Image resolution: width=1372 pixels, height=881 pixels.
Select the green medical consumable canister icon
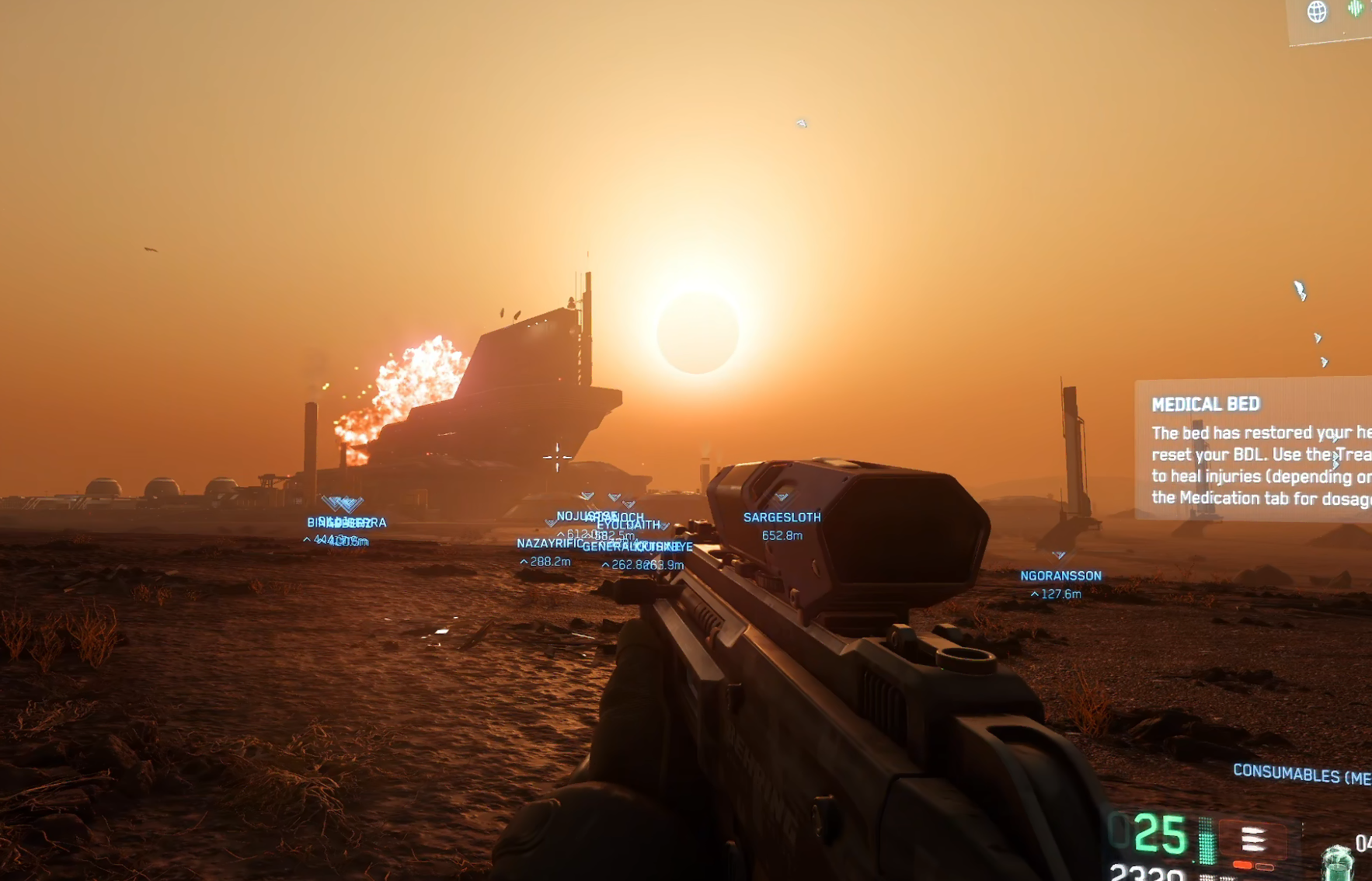1336,862
